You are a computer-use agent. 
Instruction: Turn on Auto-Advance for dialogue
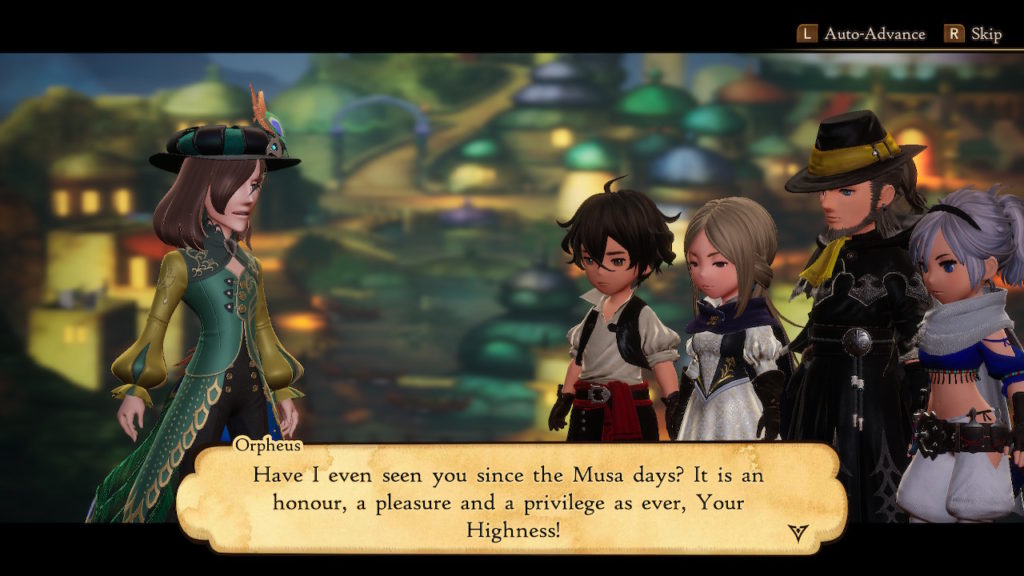click(x=861, y=34)
